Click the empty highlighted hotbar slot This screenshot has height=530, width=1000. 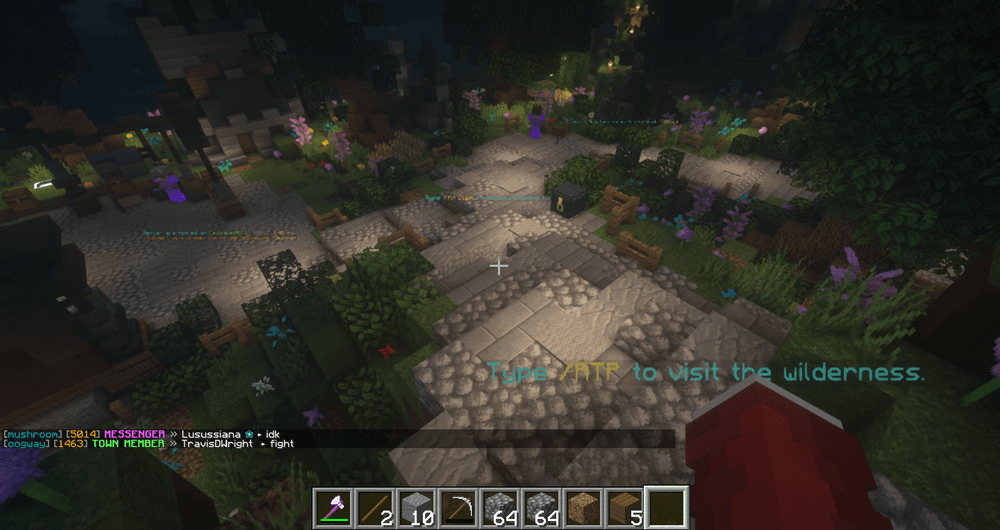[x=665, y=508]
